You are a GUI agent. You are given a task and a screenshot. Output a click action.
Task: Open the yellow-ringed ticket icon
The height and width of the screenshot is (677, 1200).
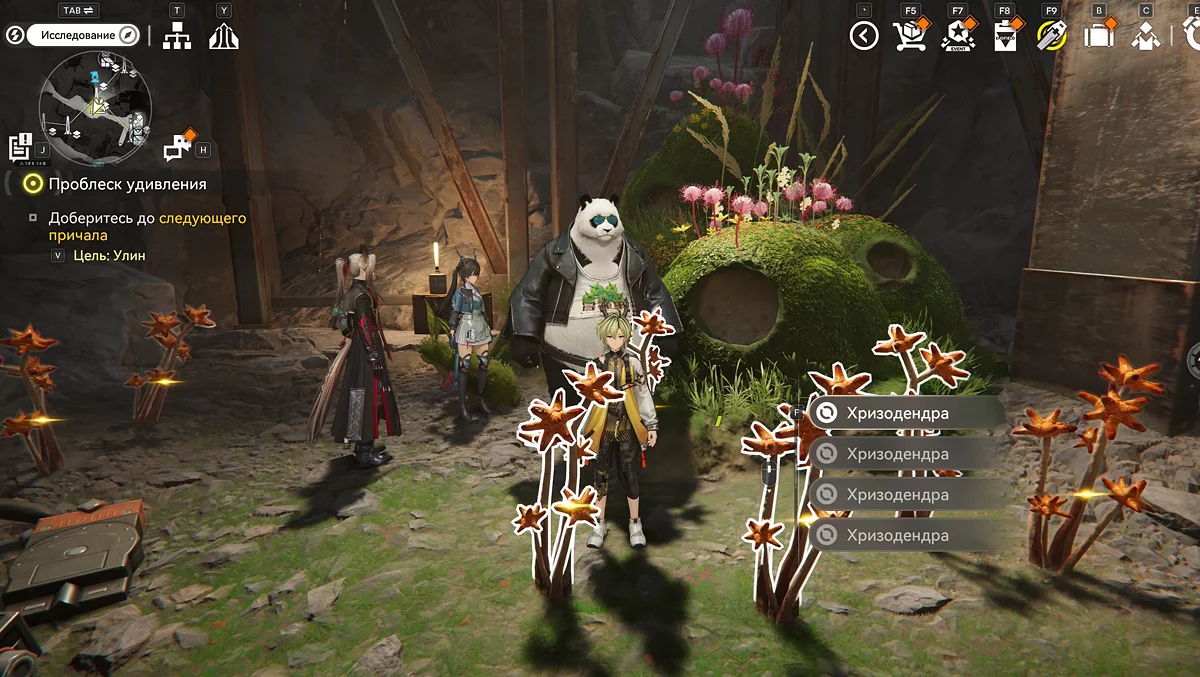(1051, 36)
